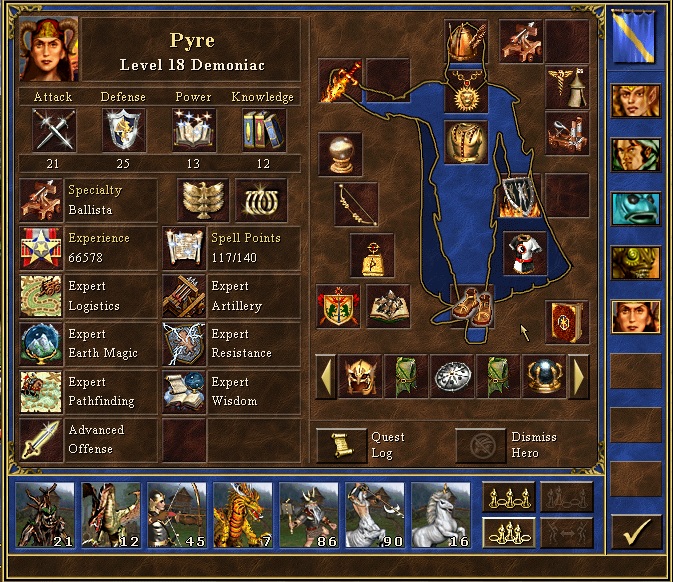Viewport: 674px width, 582px height.
Task: Show Expert Resistance skill details
Action: click(x=184, y=343)
